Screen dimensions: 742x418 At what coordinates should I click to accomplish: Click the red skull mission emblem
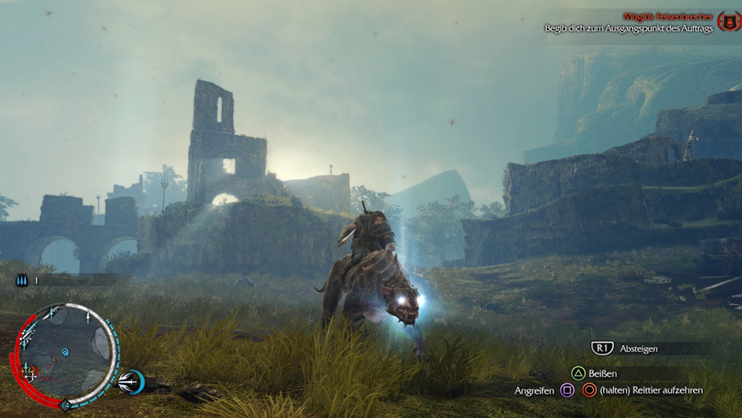coord(728,21)
